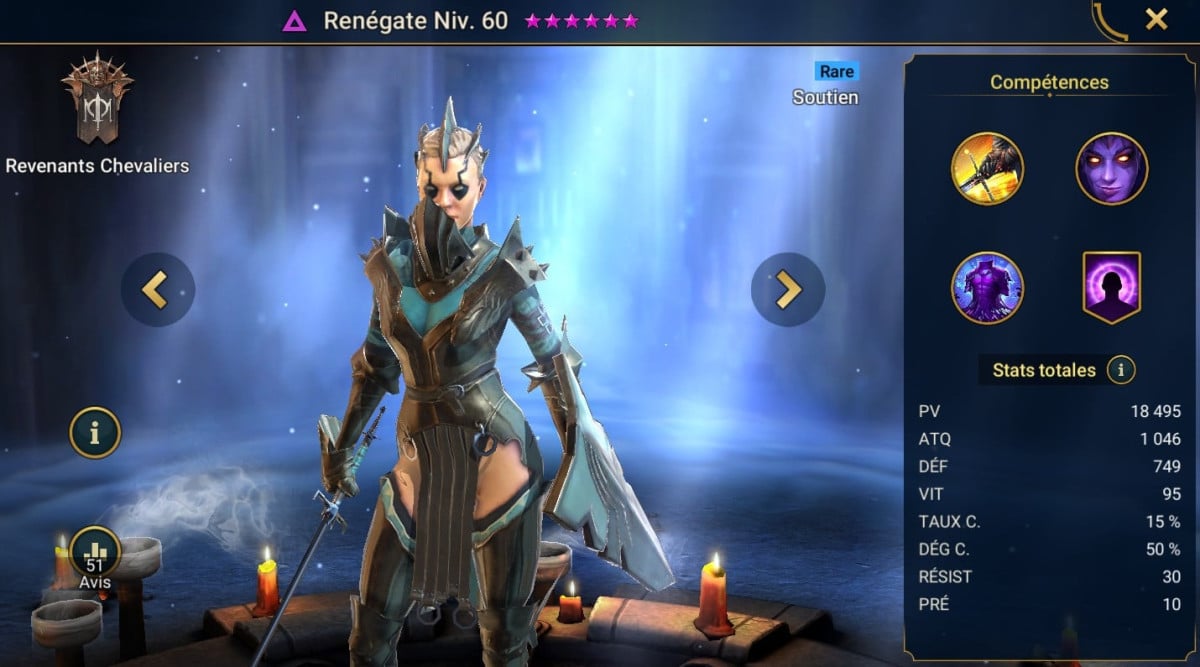Select the aura silhouette skill icon
This screenshot has width=1200, height=667.
pos(1111,288)
